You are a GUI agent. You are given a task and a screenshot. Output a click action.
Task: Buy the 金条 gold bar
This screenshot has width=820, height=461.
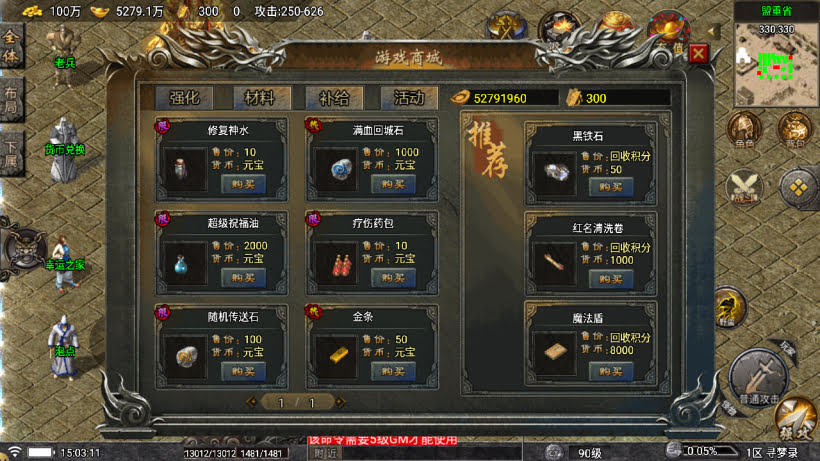point(393,371)
